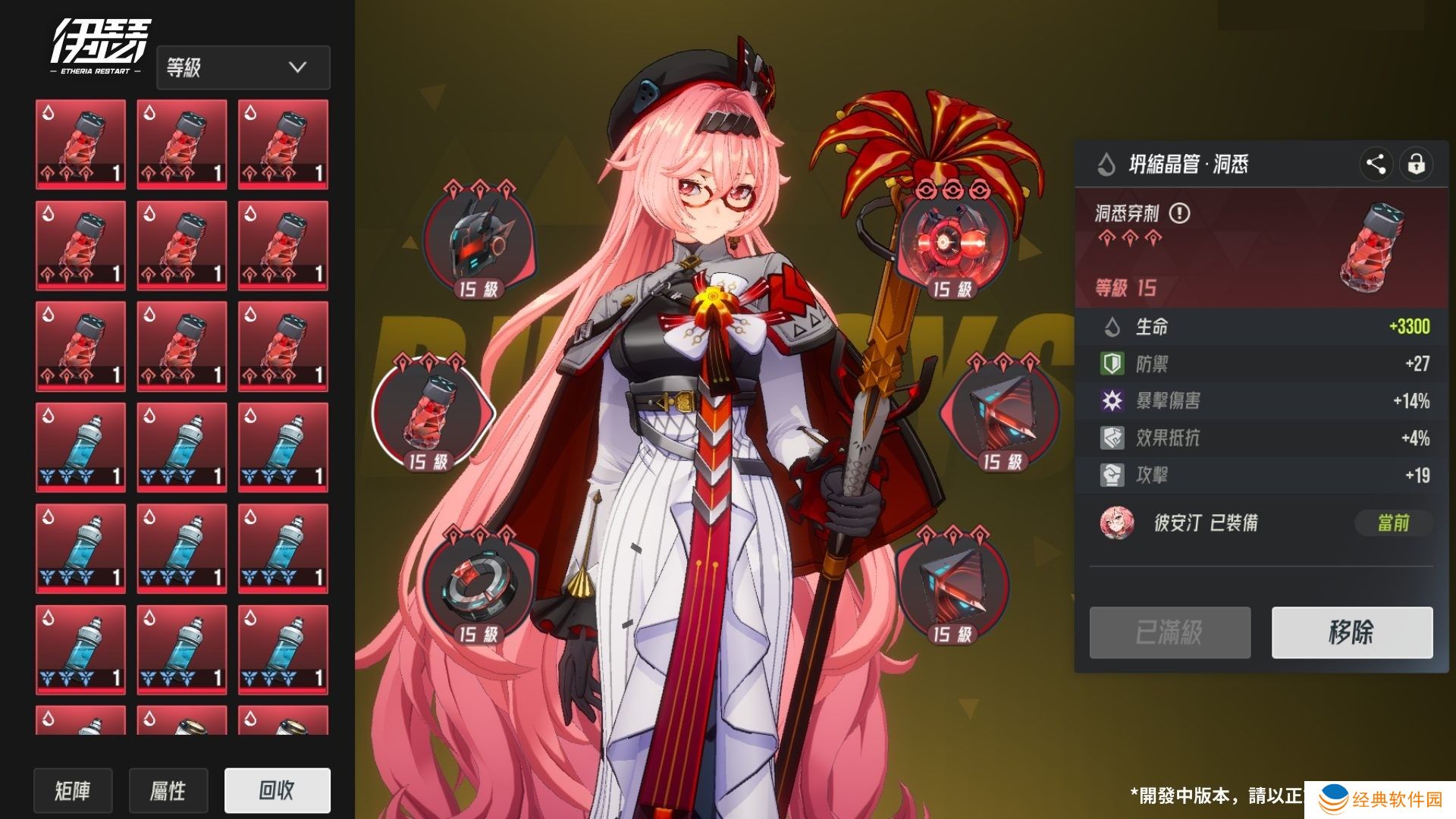The image size is (1456, 819).
Task: Select the 回收 recycle button
Action: (x=277, y=790)
